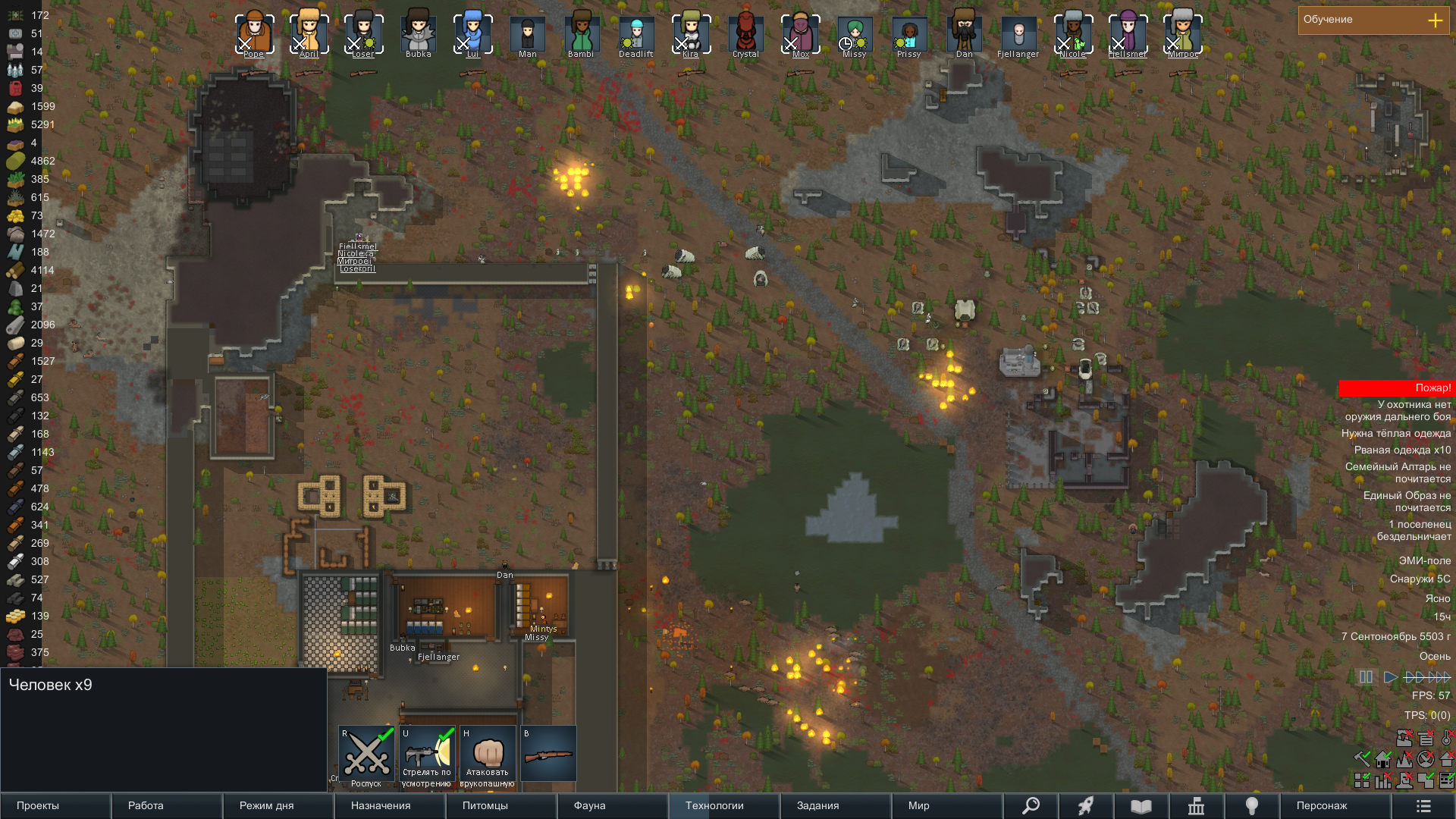Choose Атаковать врукопашную melee attack command
Viewport: 1456px width, 819px height.
pos(488,755)
